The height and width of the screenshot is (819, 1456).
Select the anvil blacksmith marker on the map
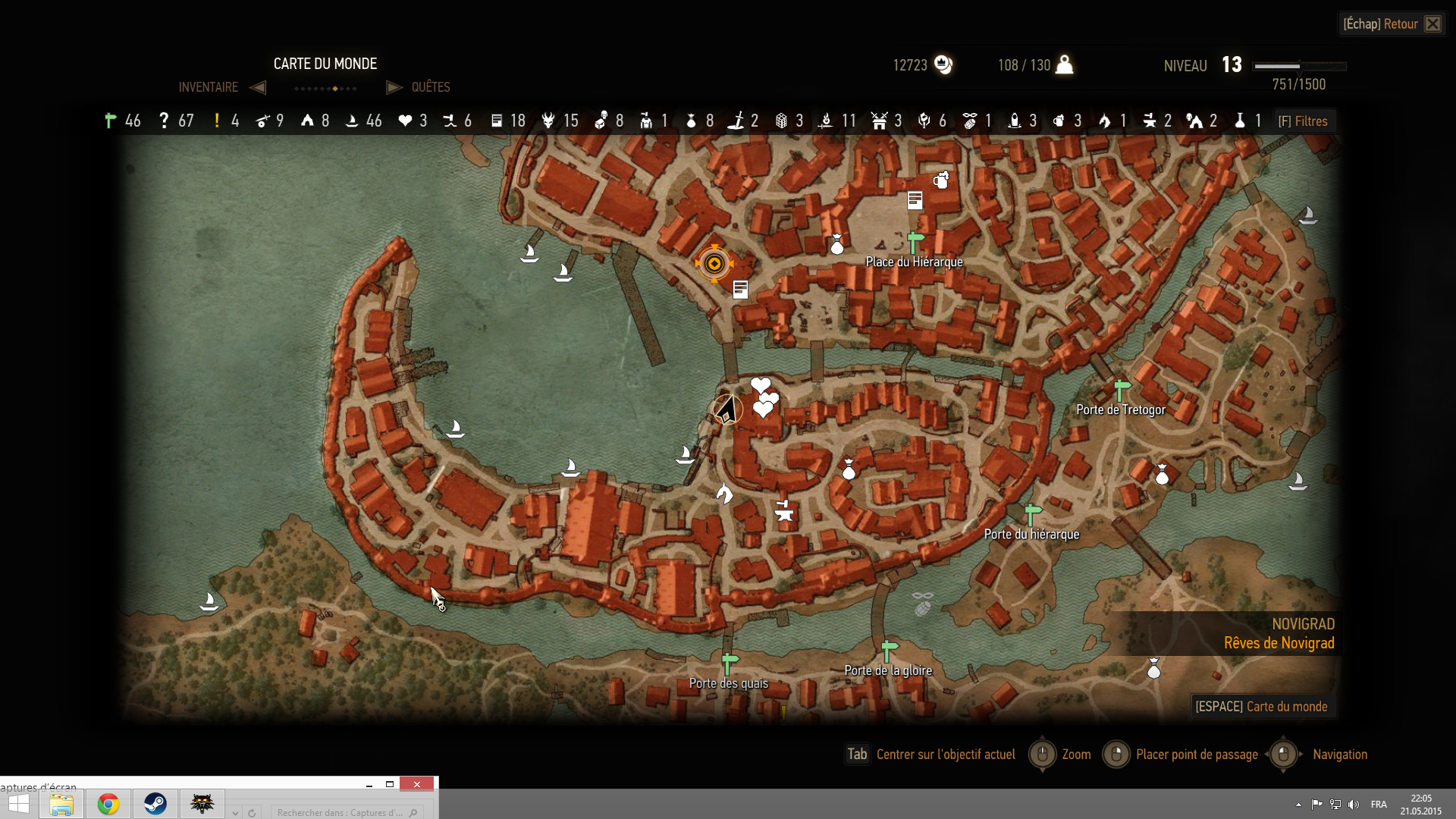[784, 510]
